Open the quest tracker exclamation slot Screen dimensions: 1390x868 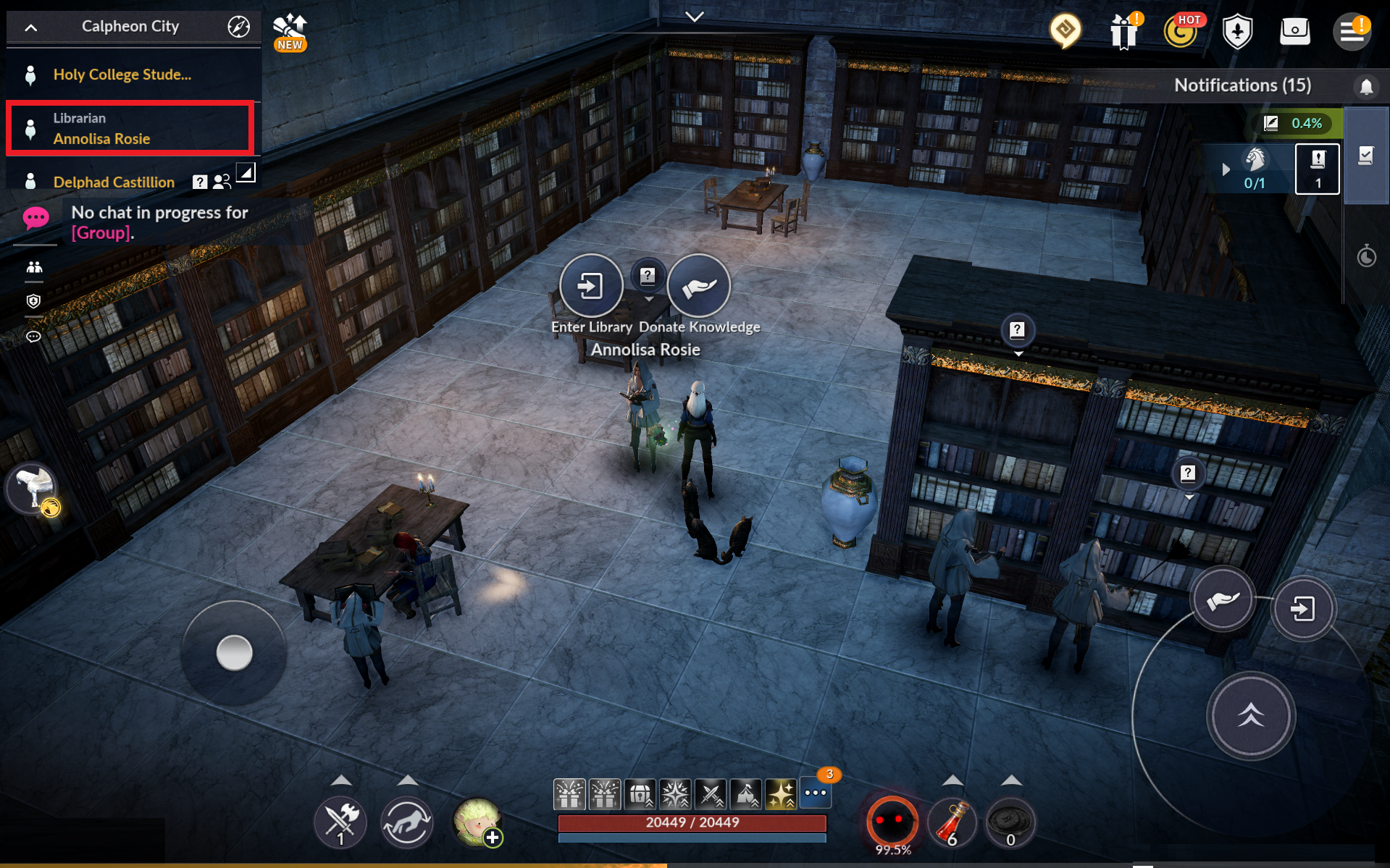[1317, 169]
